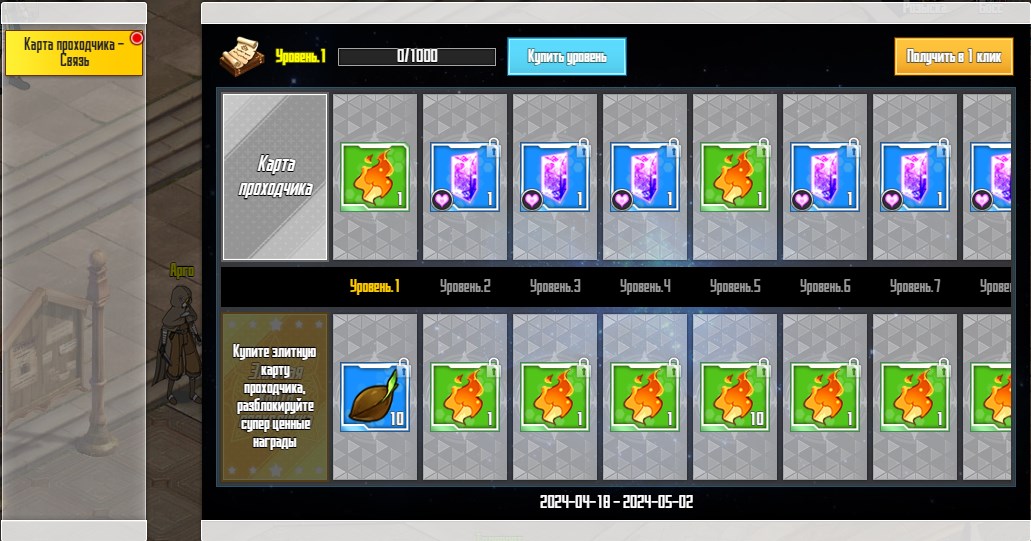Open the elite pass purchase panel
The width and height of the screenshot is (1031, 541).
pyautogui.click(x=275, y=397)
